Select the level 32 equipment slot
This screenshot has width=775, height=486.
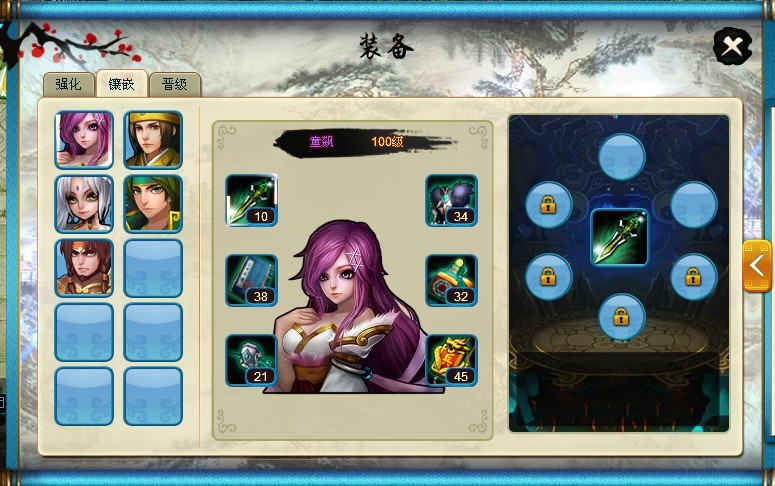pos(451,279)
